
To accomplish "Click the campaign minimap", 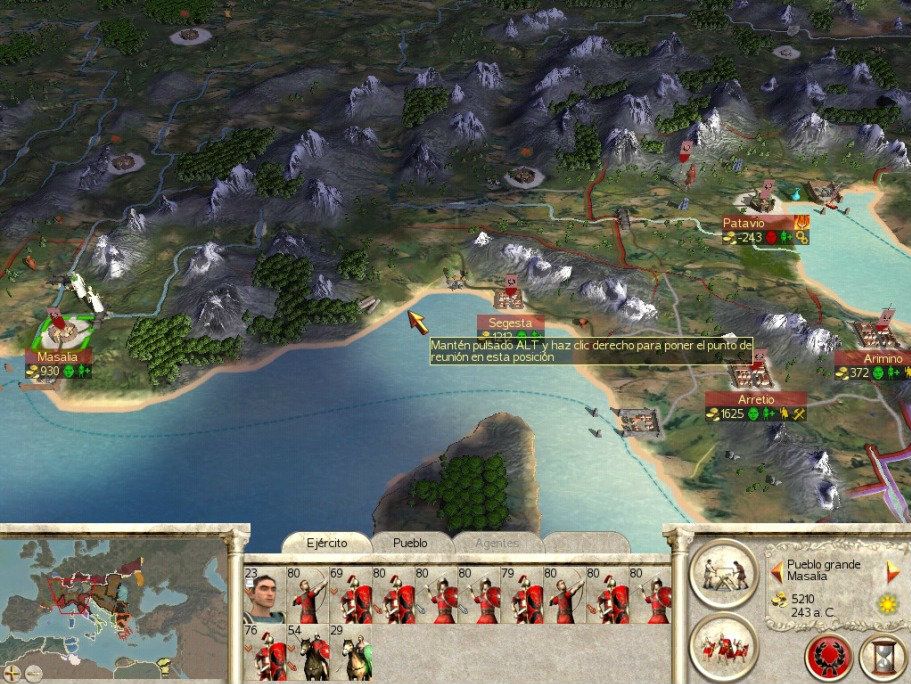I will tap(110, 598).
